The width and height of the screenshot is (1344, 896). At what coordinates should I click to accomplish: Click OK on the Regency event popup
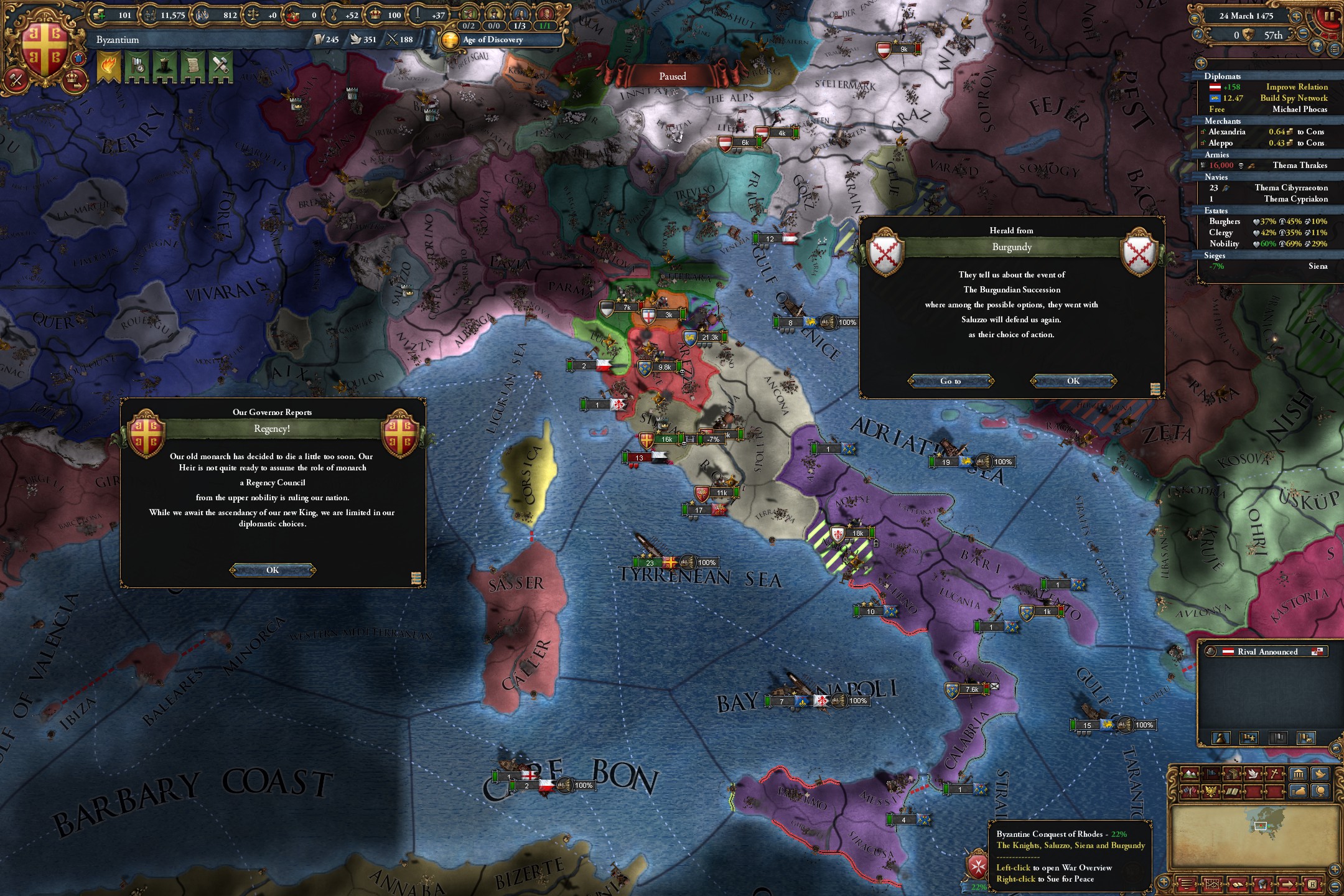[x=272, y=569]
